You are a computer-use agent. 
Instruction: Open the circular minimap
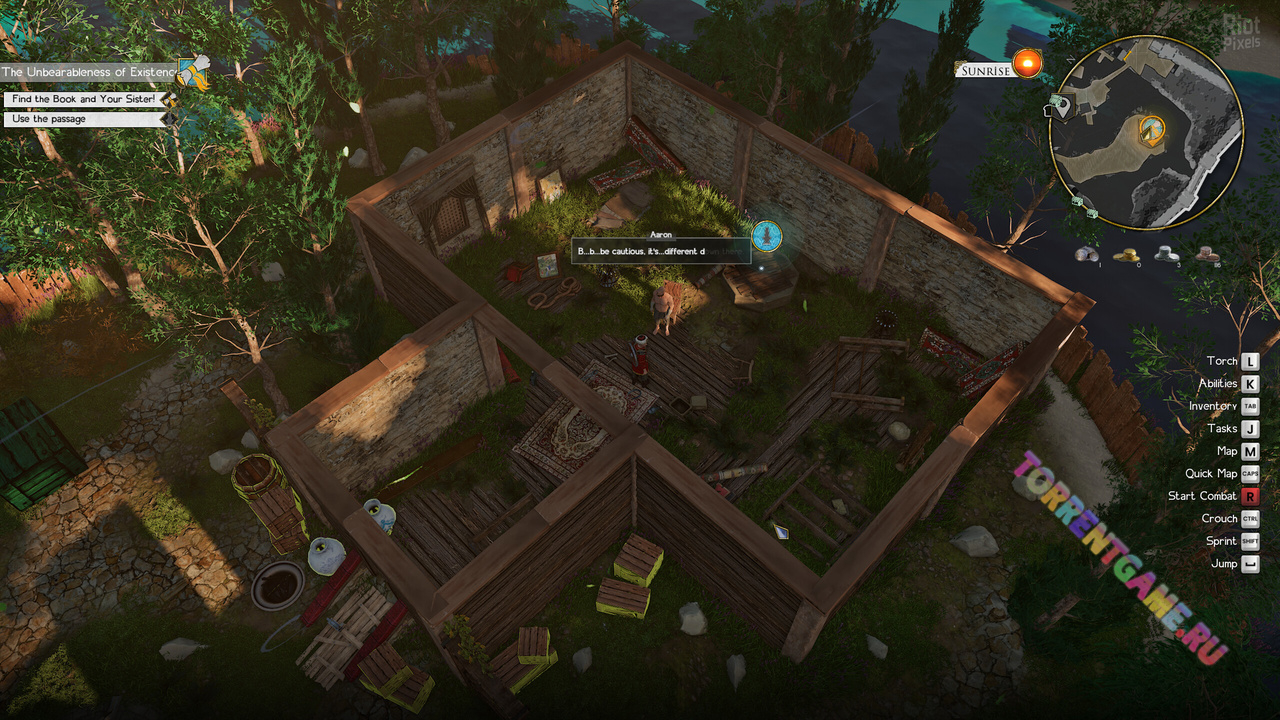(x=1147, y=132)
